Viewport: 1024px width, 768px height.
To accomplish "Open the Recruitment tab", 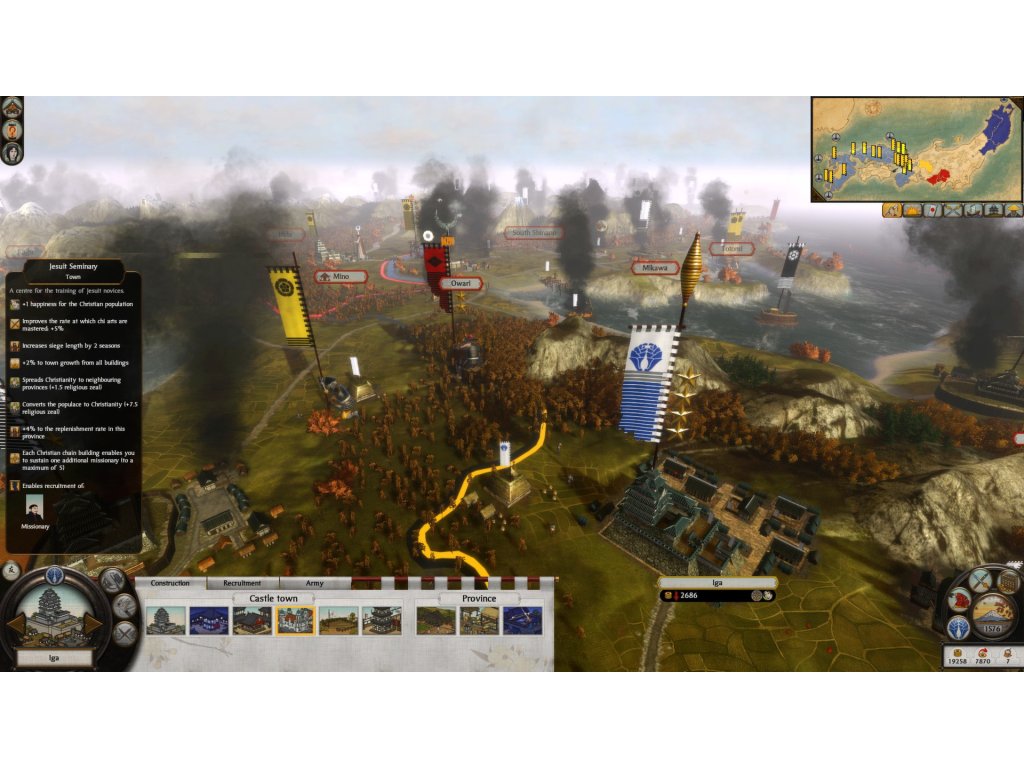I will click(242, 583).
